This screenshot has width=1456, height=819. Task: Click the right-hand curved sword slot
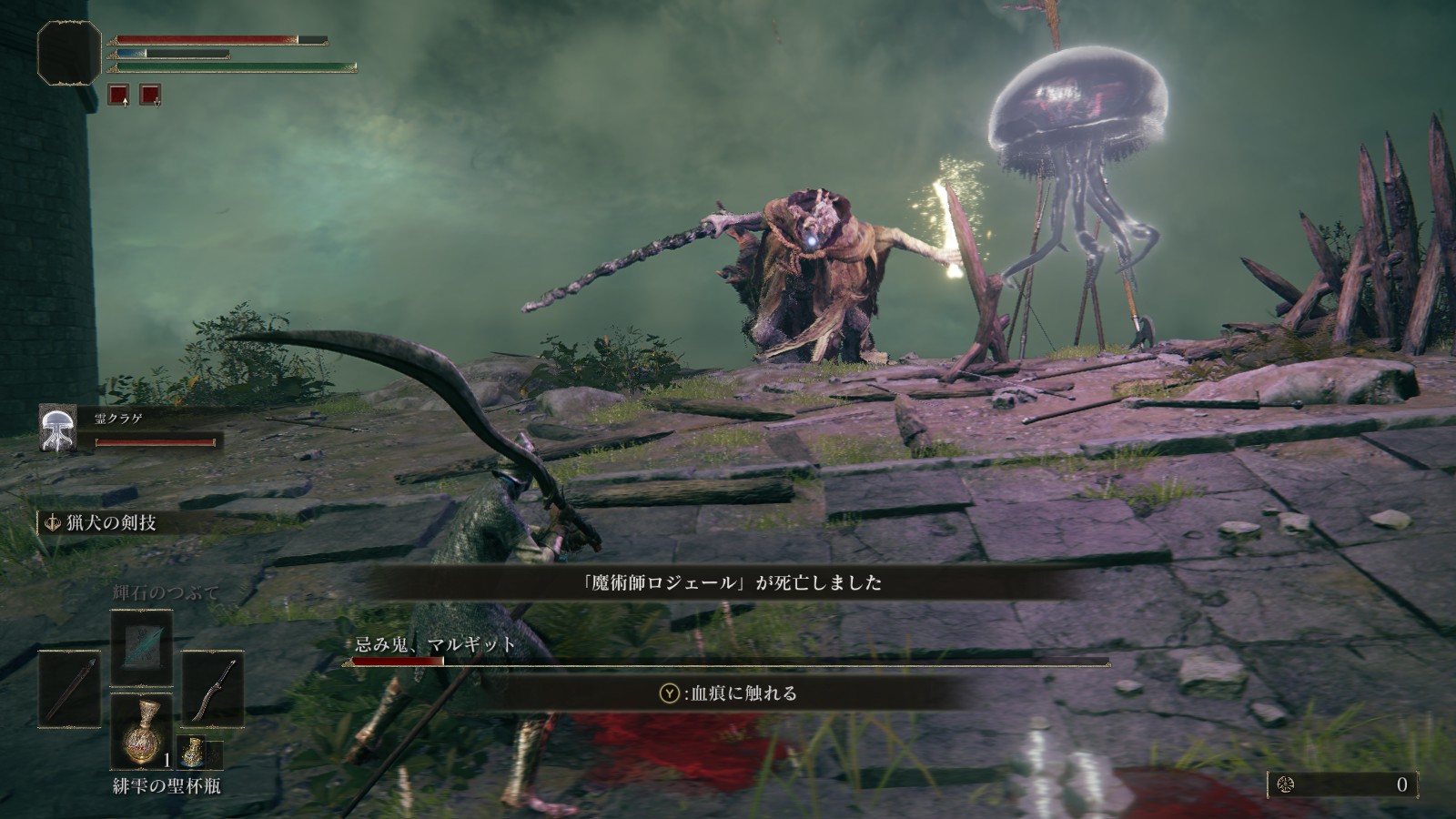pyautogui.click(x=213, y=689)
